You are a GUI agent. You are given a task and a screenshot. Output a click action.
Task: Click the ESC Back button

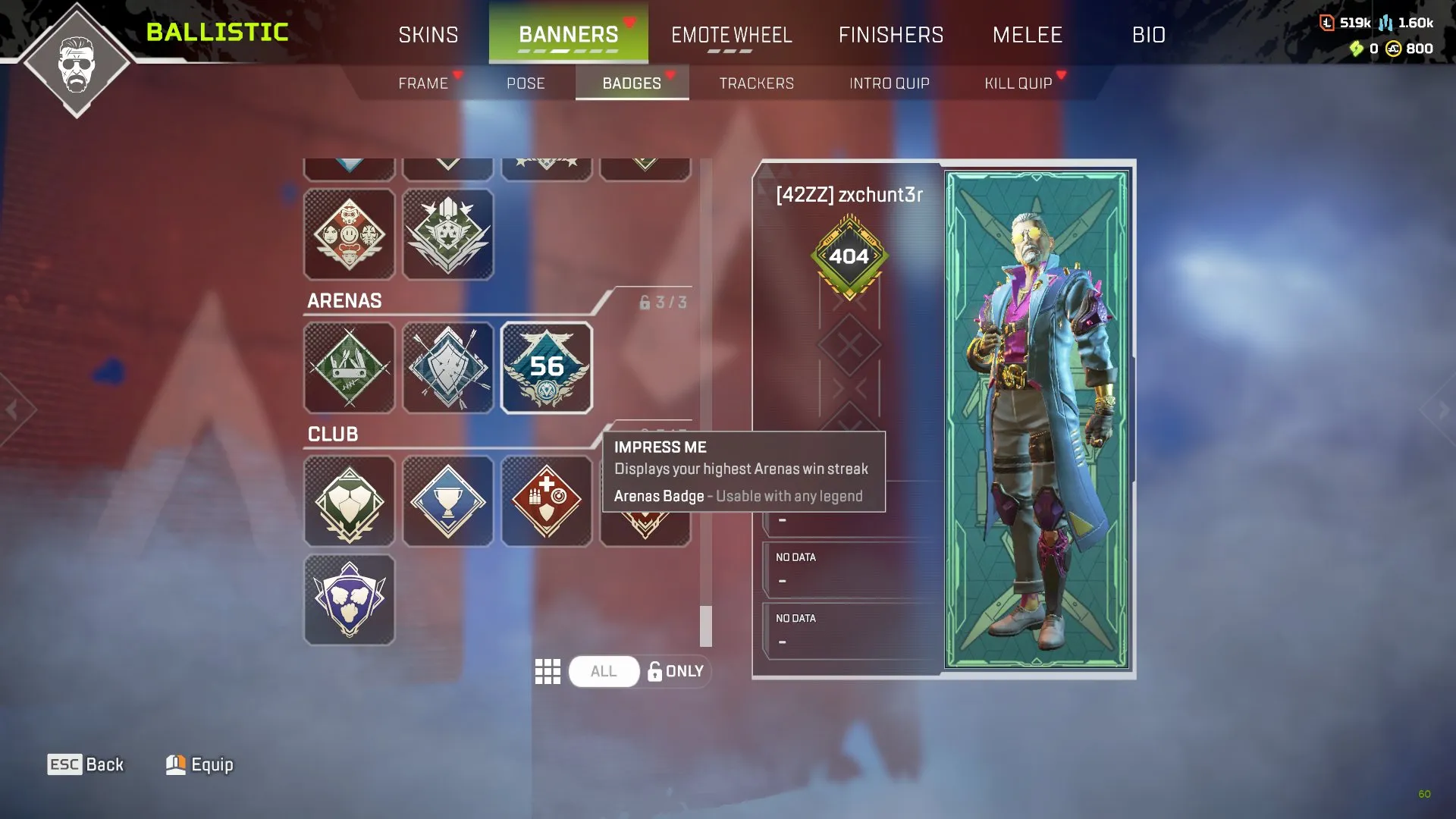click(x=85, y=764)
